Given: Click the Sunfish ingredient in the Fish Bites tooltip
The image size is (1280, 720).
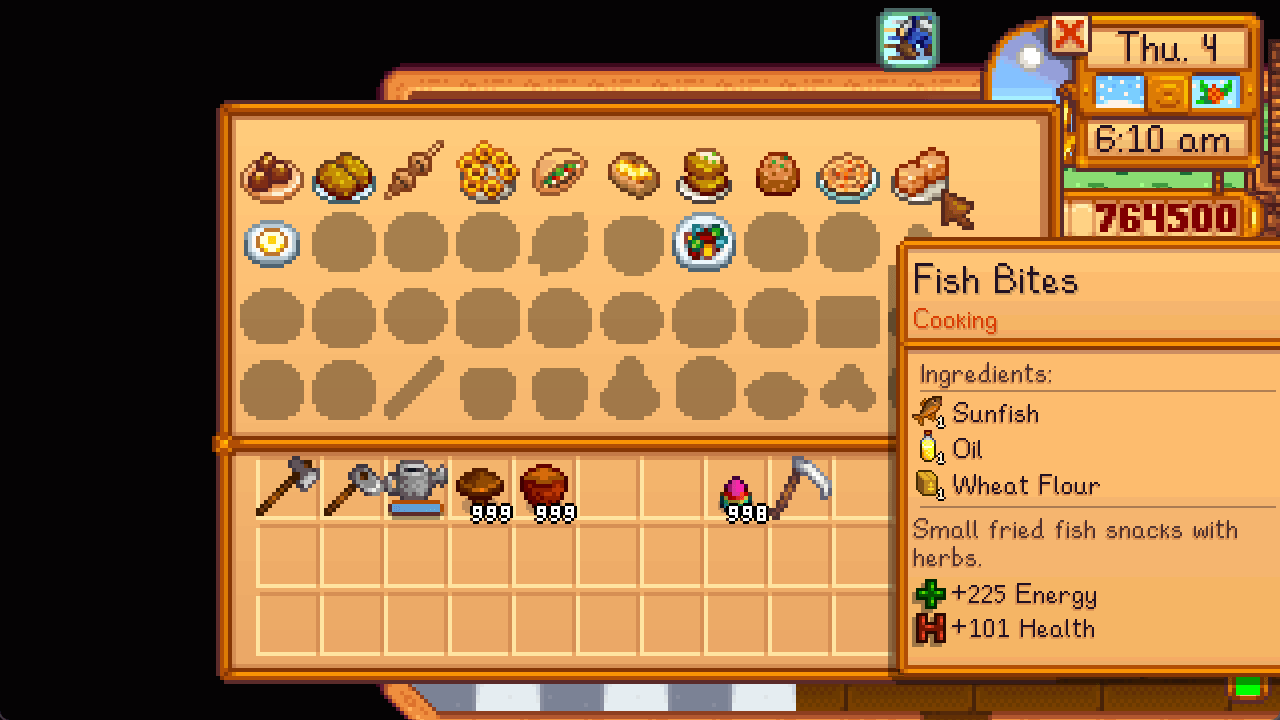Looking at the screenshot, I should coord(995,413).
